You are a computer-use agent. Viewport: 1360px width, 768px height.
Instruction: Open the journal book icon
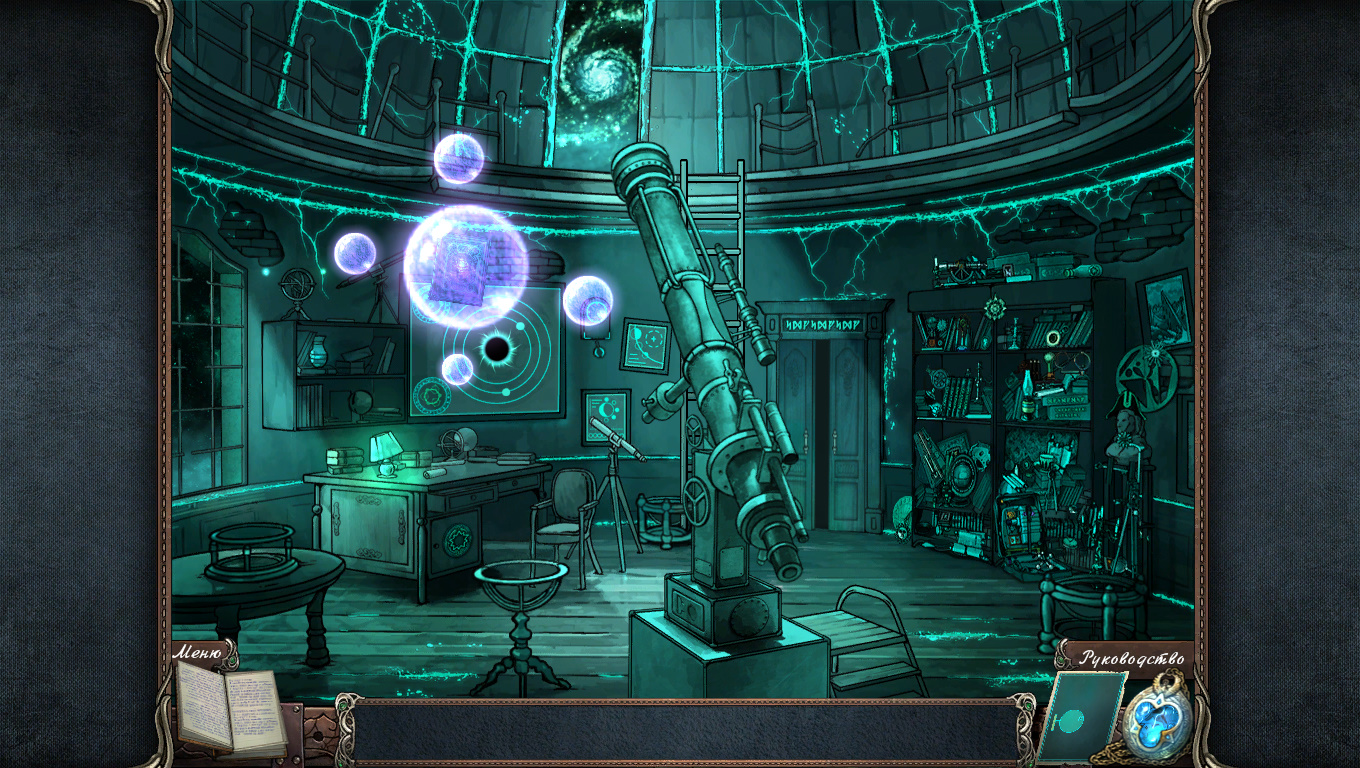coord(230,710)
